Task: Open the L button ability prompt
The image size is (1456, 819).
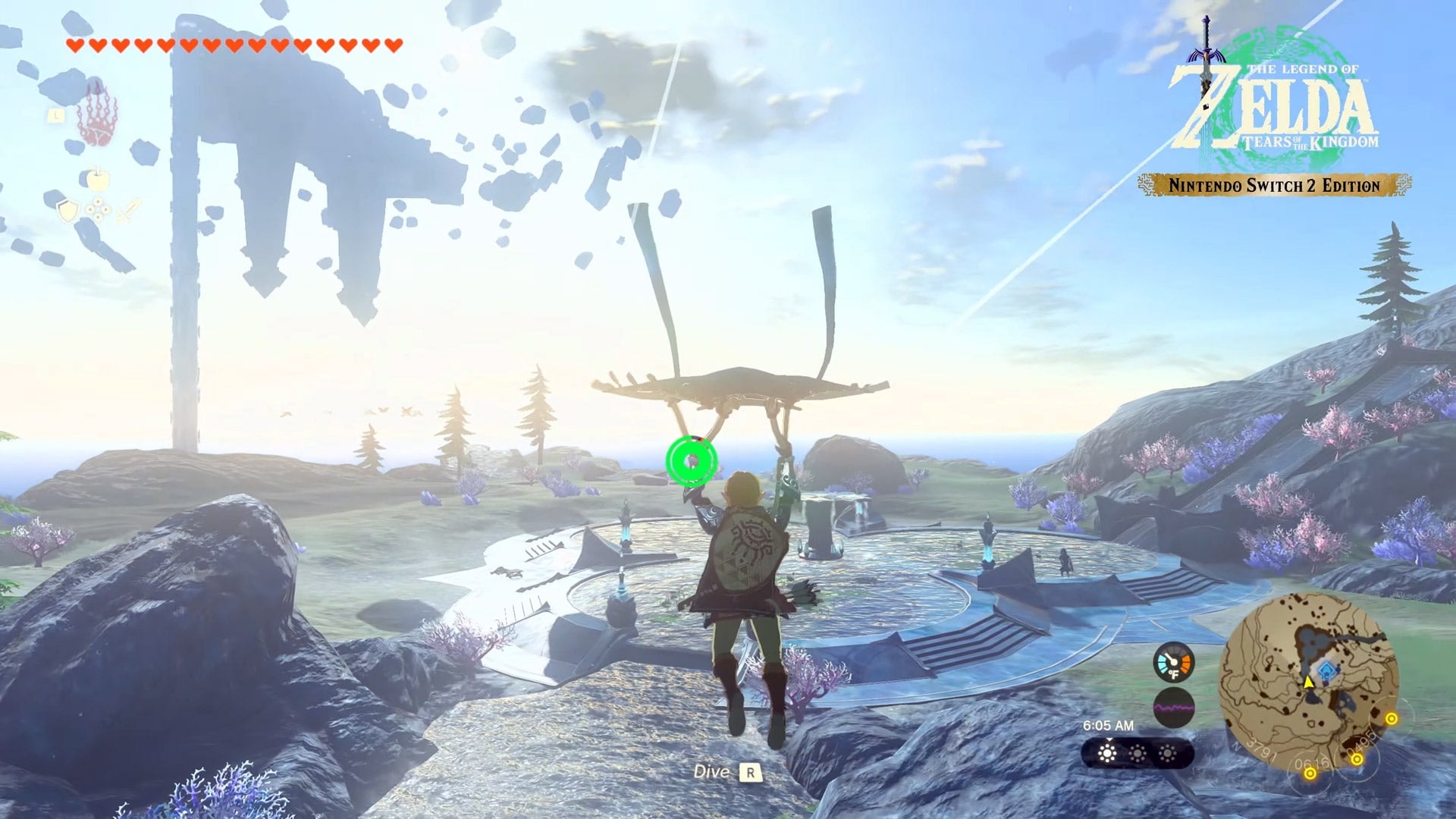Action: (56, 117)
